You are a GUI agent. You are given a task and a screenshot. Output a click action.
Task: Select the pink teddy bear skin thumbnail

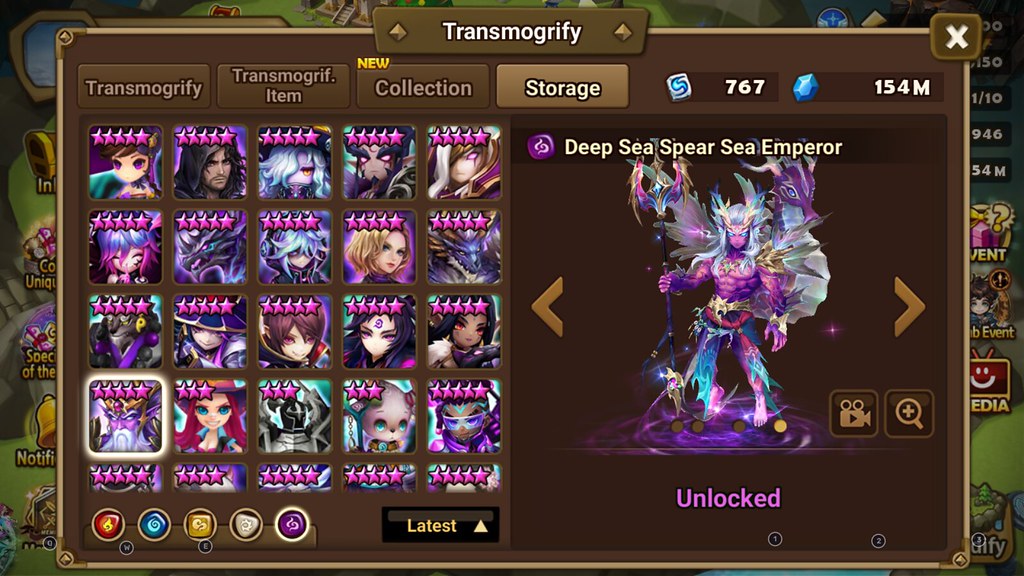379,415
